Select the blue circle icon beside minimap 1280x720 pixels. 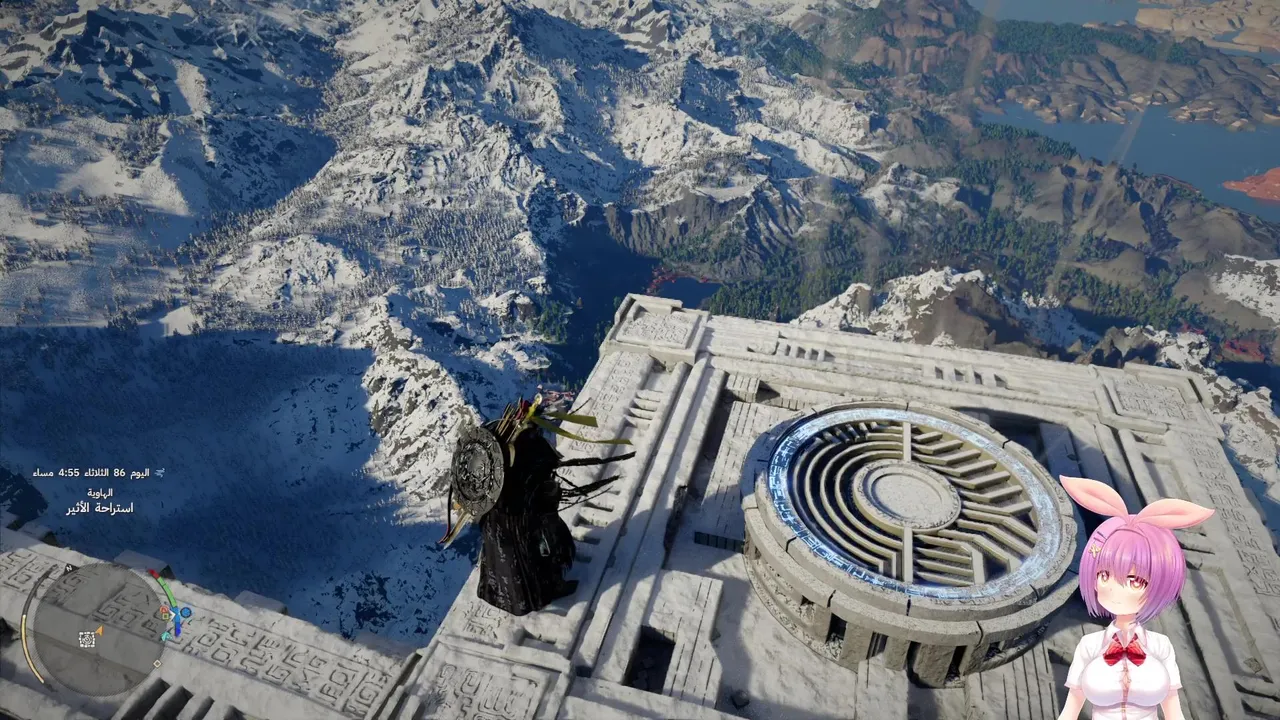[x=184, y=612]
